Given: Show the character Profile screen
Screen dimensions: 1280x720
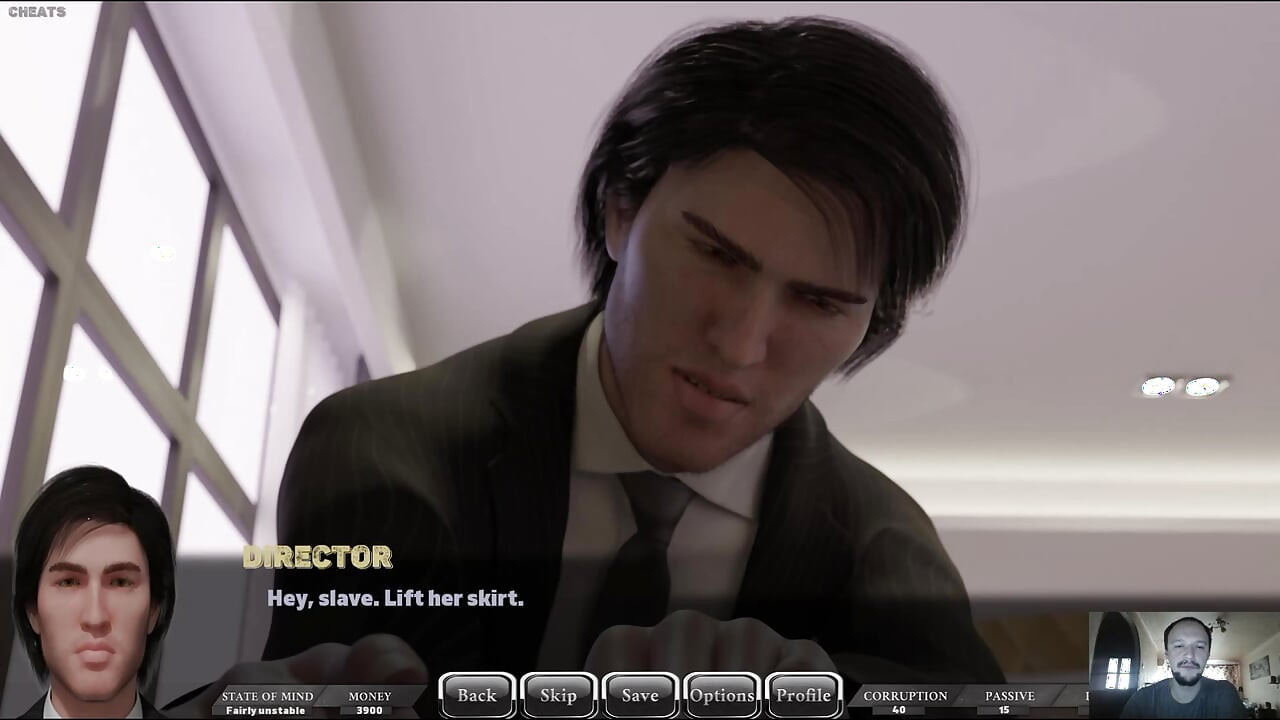Looking at the screenshot, I should pyautogui.click(x=804, y=695).
